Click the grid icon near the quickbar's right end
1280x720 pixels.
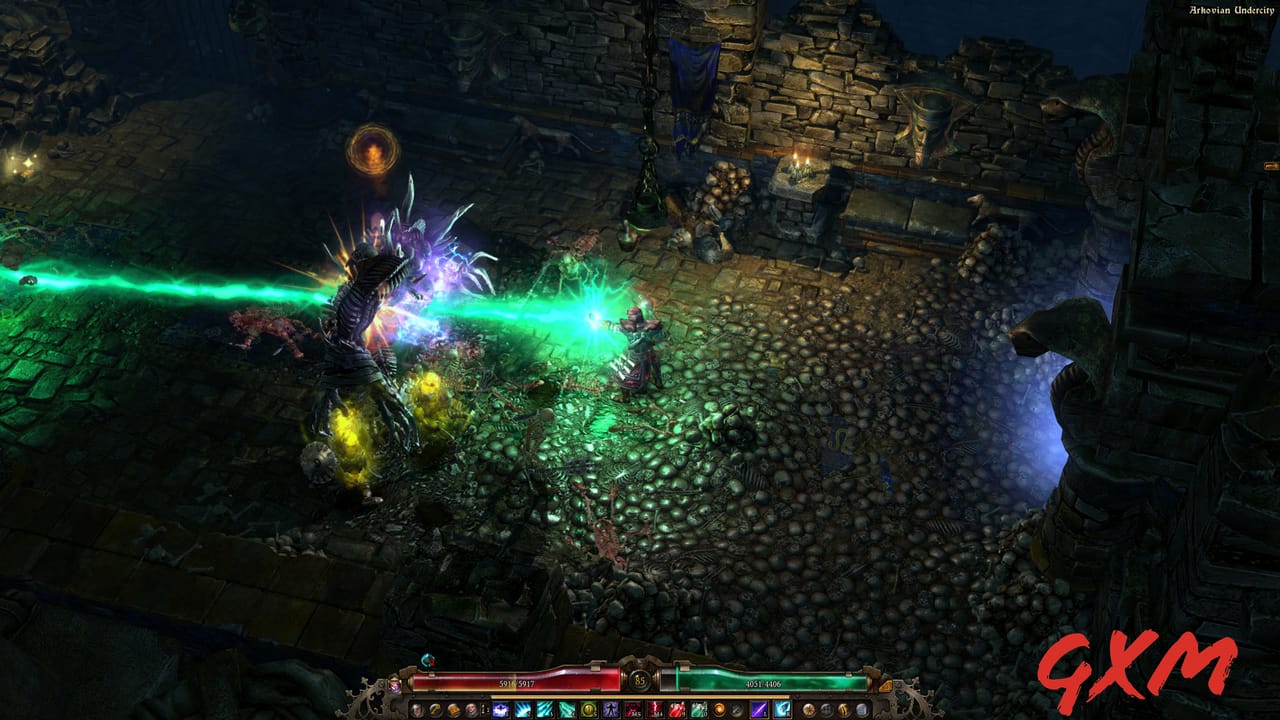(828, 710)
